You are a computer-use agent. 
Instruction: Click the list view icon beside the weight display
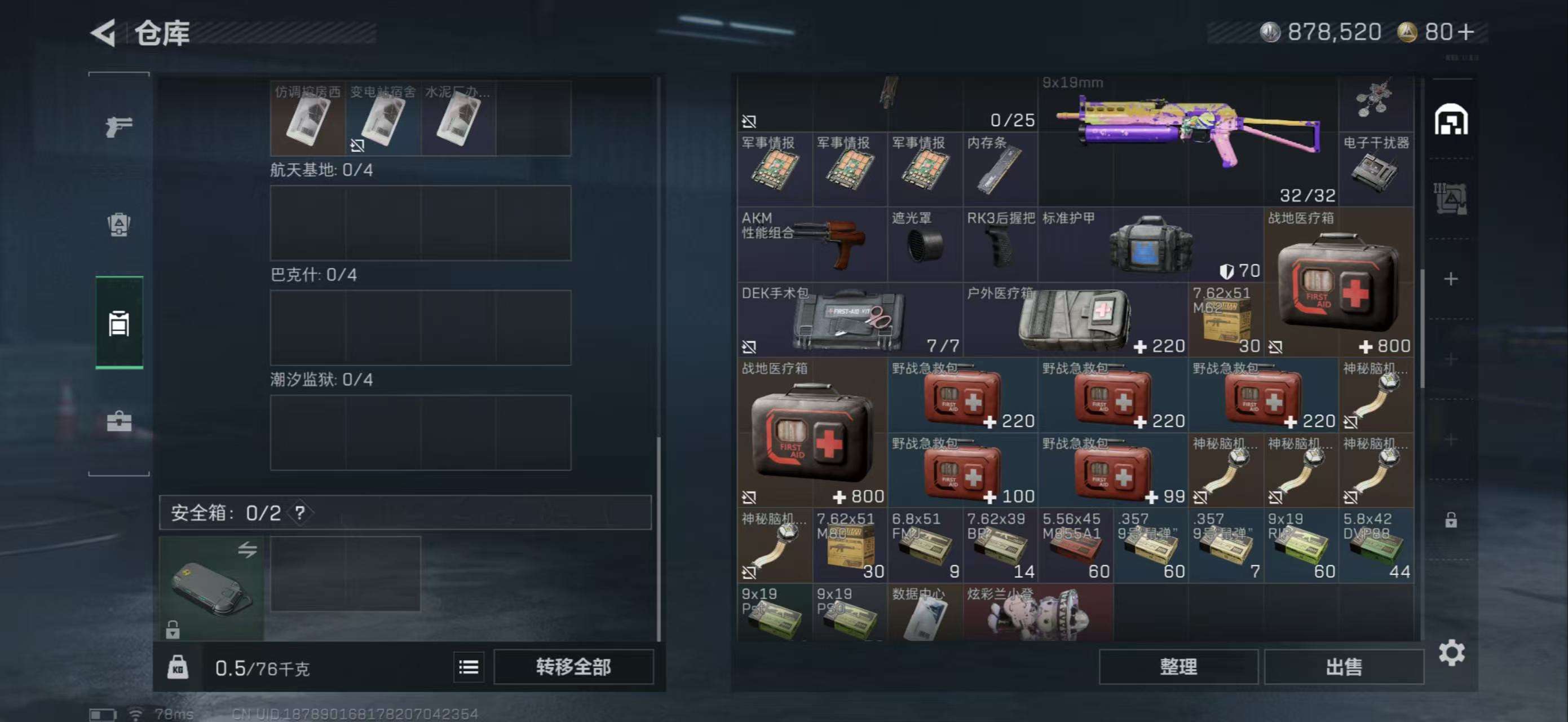468,667
